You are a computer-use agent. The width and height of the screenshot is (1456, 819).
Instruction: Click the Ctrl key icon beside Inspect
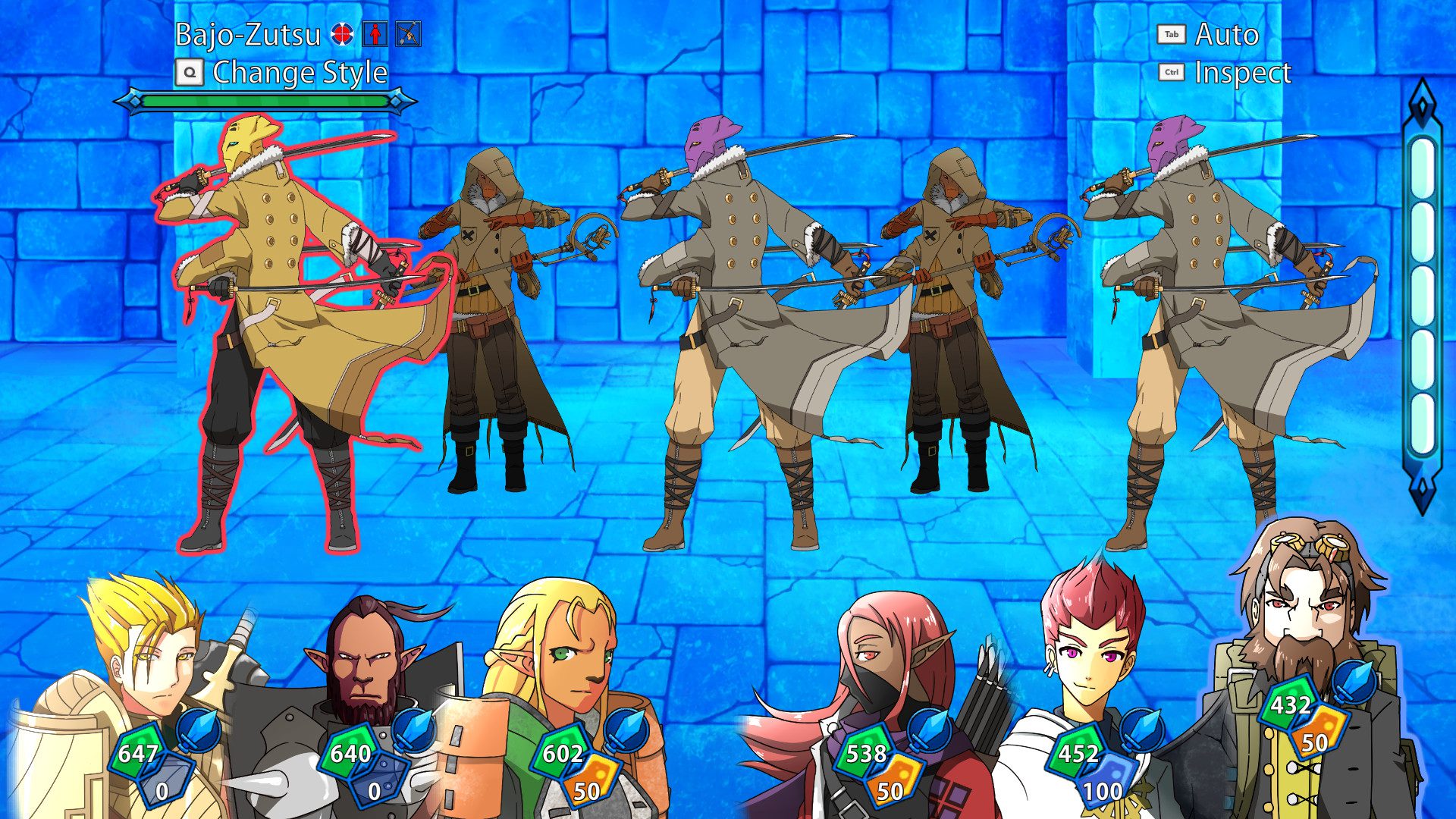(x=1170, y=73)
